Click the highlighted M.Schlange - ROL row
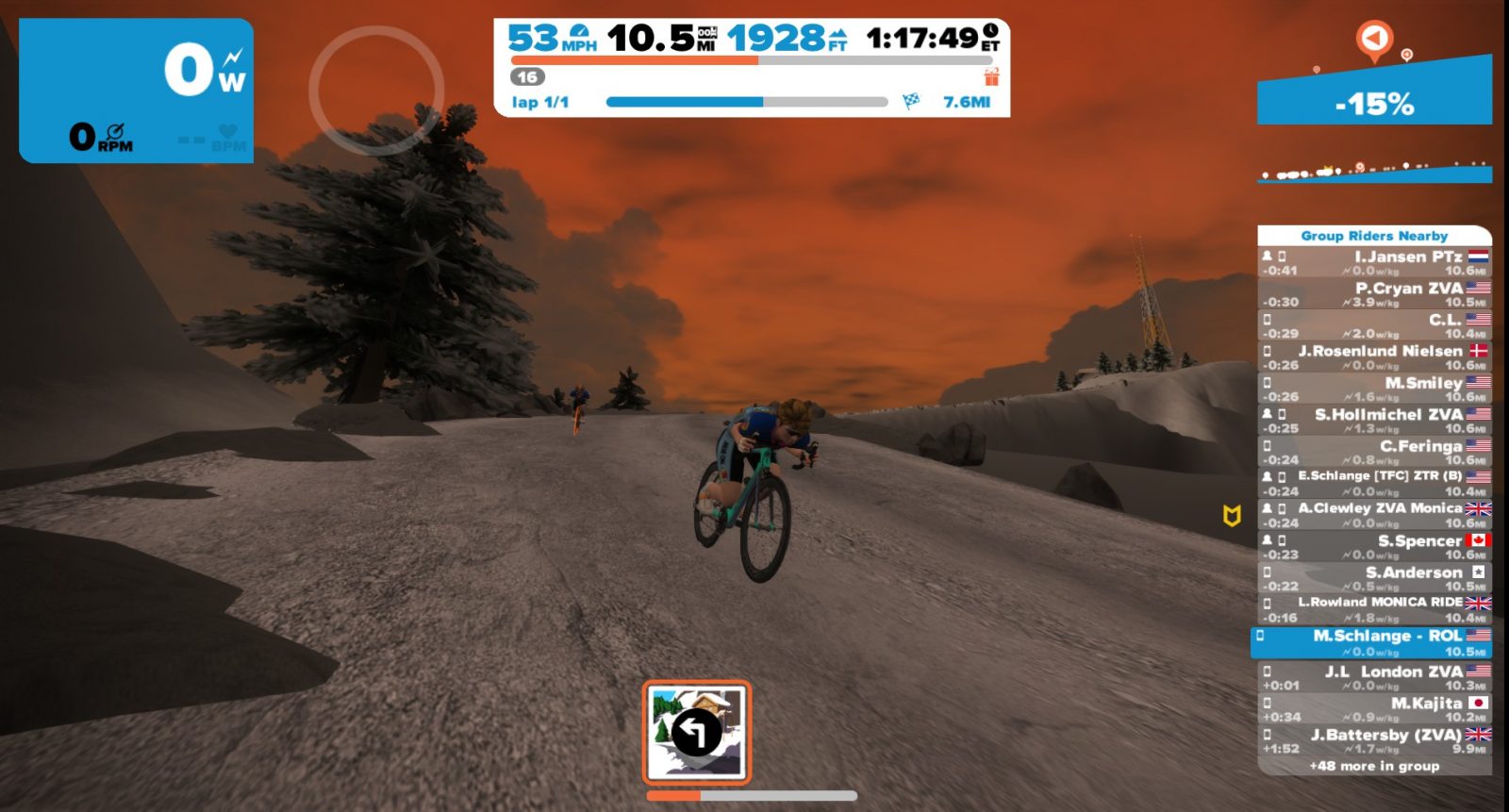This screenshot has width=1509, height=812. 1372,643
